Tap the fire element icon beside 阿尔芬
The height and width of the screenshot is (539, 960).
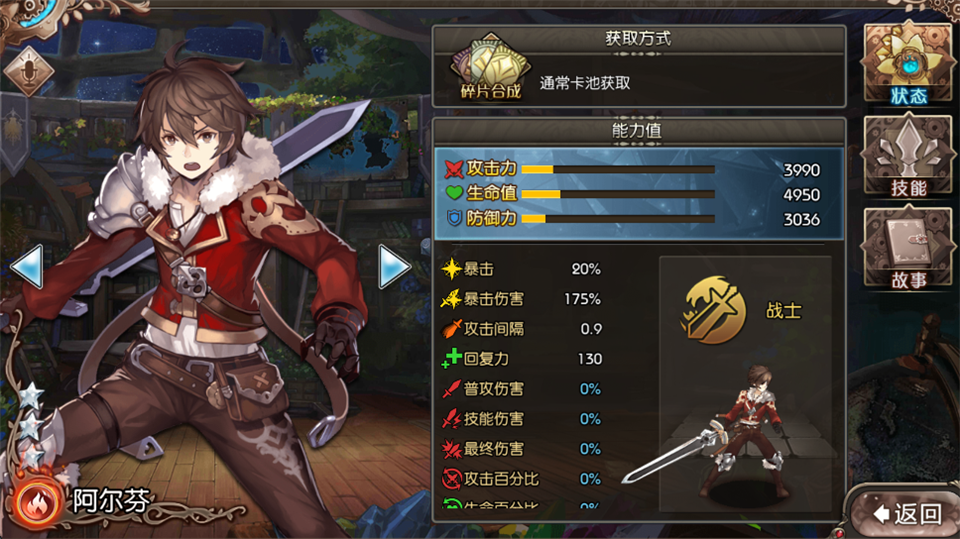click(37, 500)
